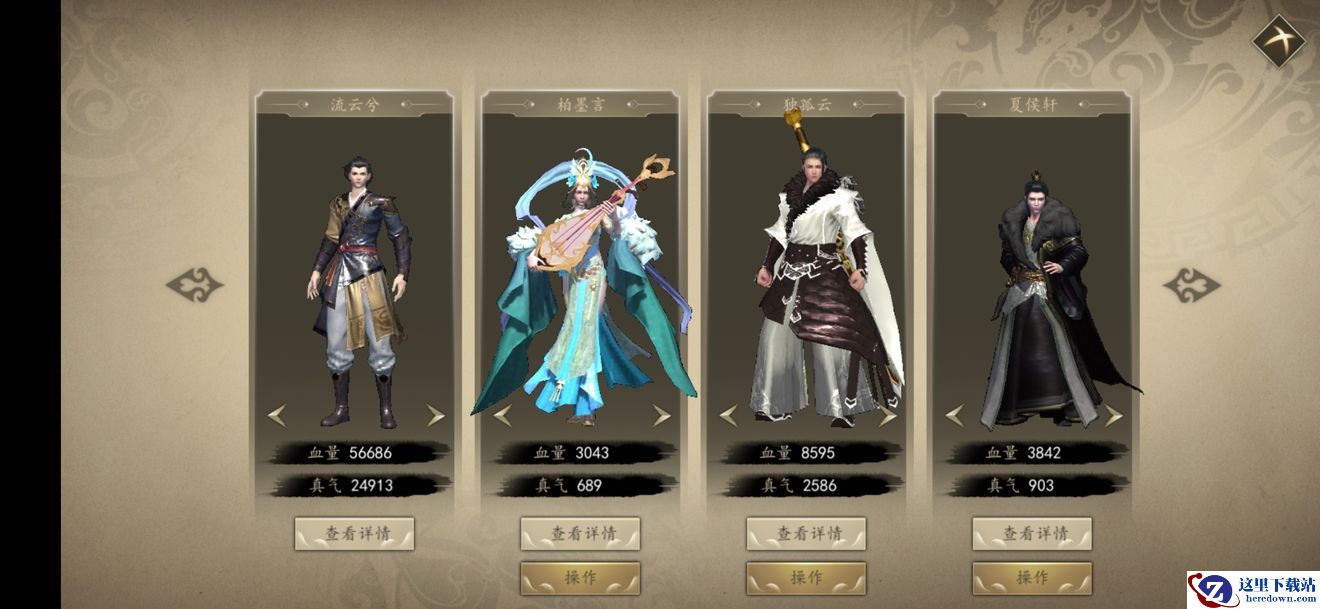
Task: View details for 柏墨言
Action: coord(580,534)
